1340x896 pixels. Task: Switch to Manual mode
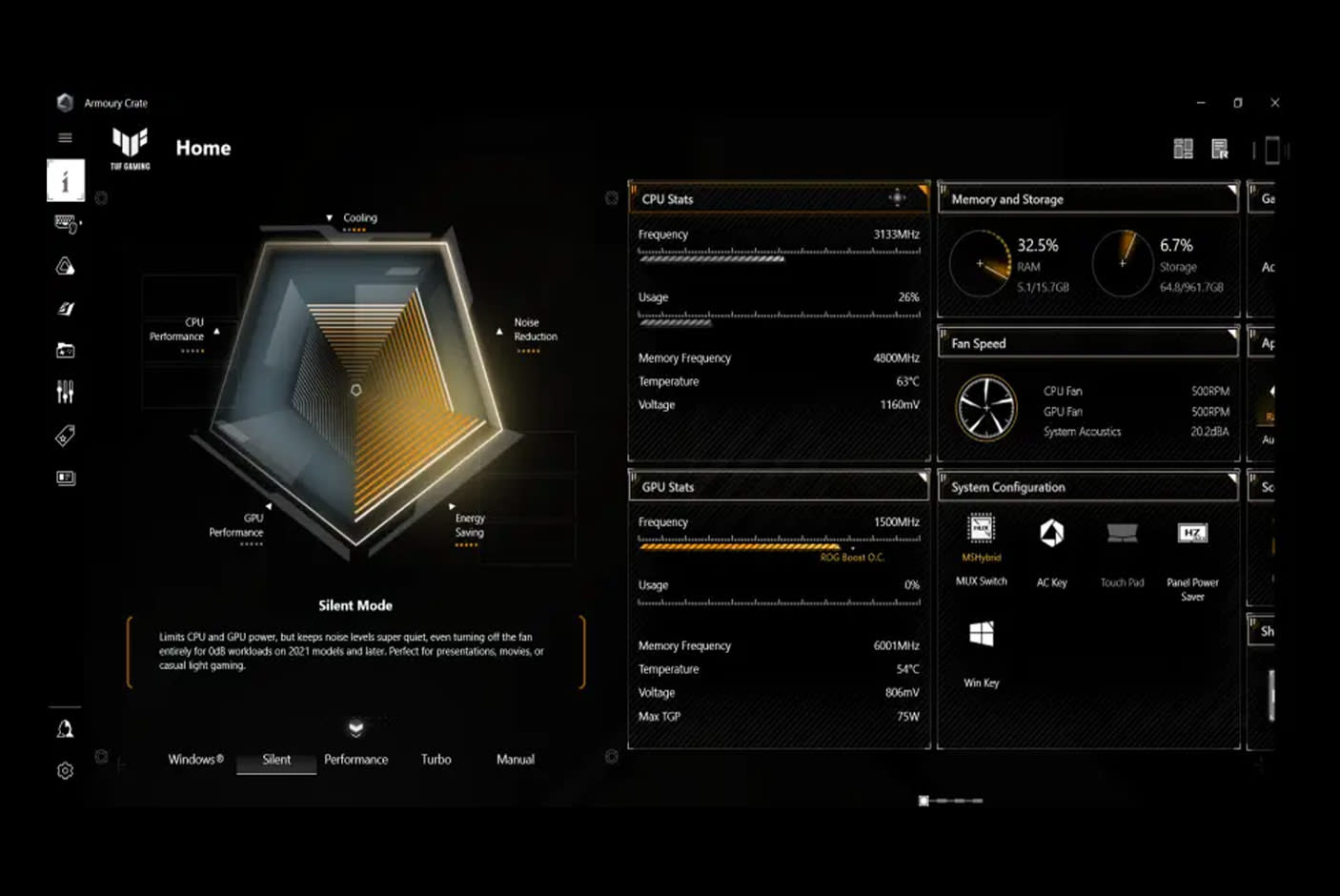click(x=515, y=759)
